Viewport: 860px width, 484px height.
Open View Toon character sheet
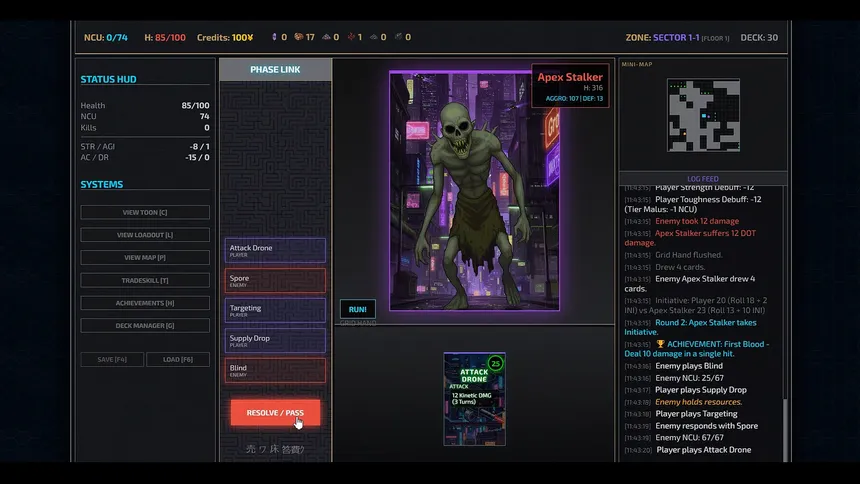click(x=145, y=212)
